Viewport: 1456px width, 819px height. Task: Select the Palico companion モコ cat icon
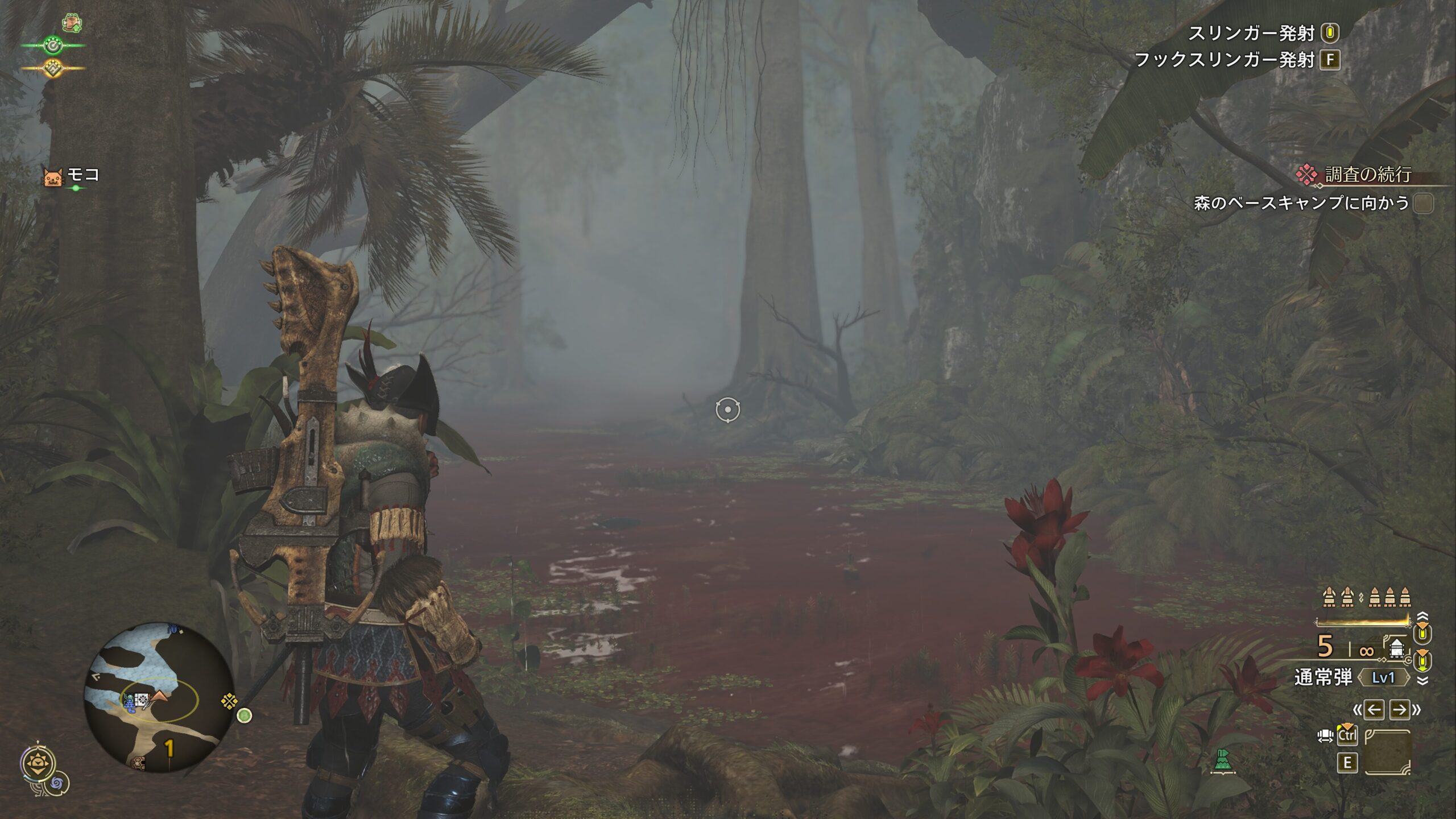coord(52,177)
